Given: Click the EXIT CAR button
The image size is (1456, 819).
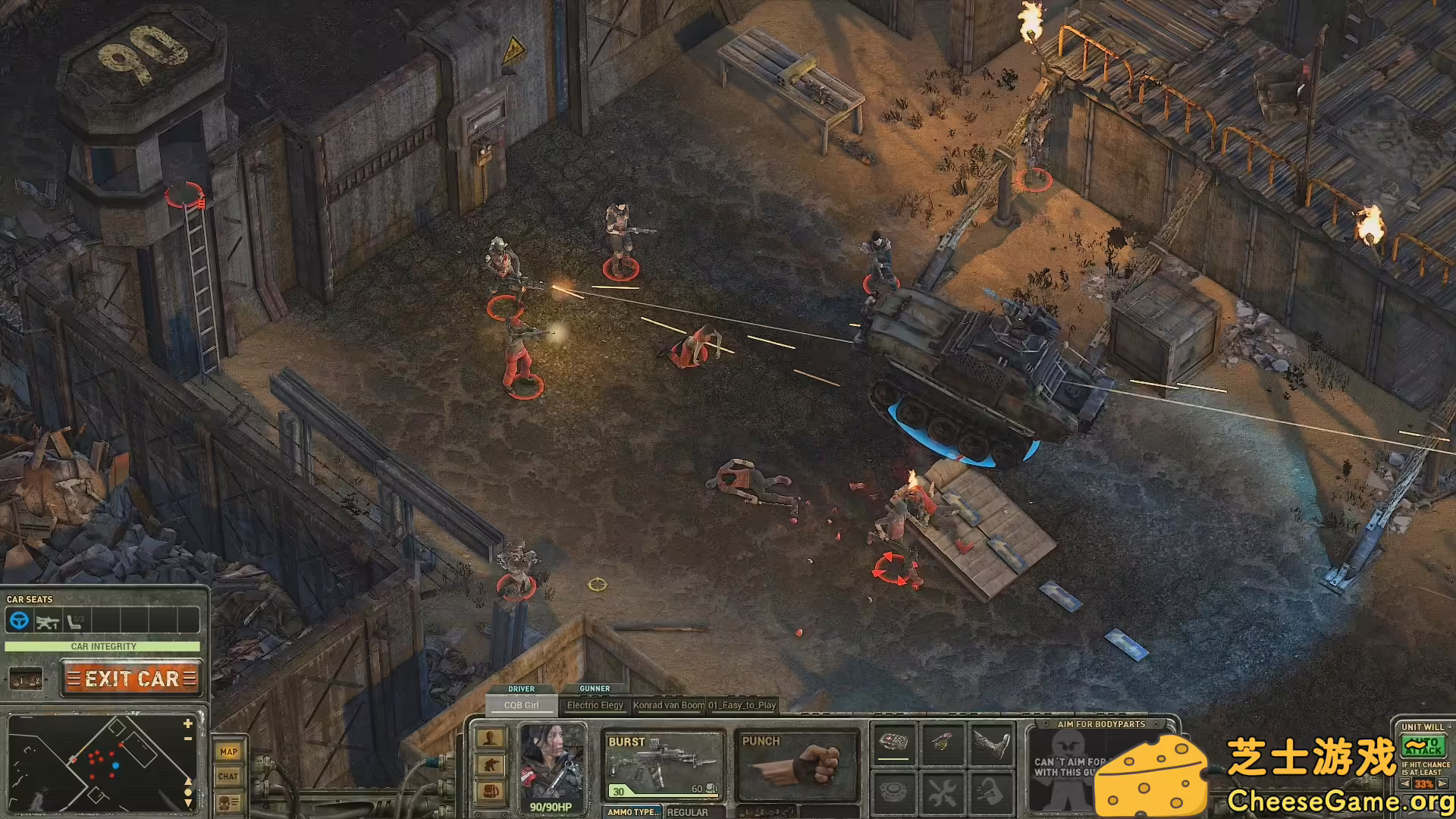Looking at the screenshot, I should coord(132,679).
